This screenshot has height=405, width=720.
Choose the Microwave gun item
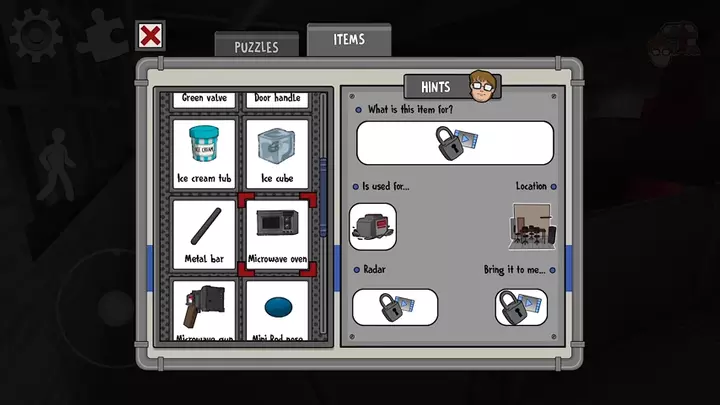pyautogui.click(x=204, y=310)
